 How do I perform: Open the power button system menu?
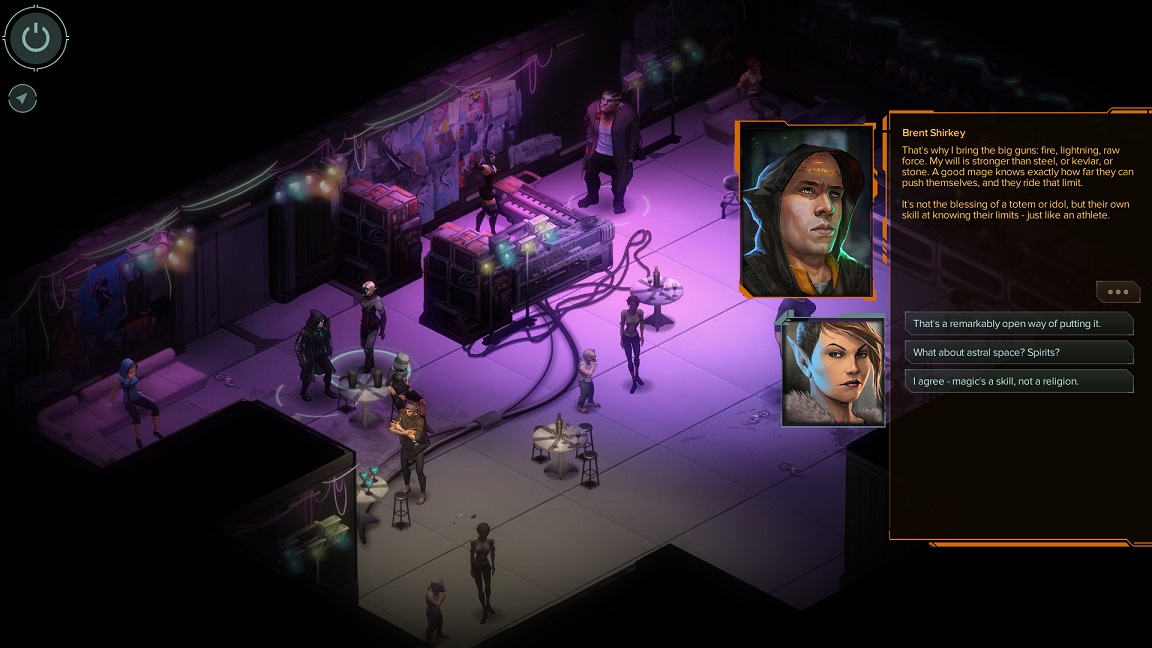point(36,38)
